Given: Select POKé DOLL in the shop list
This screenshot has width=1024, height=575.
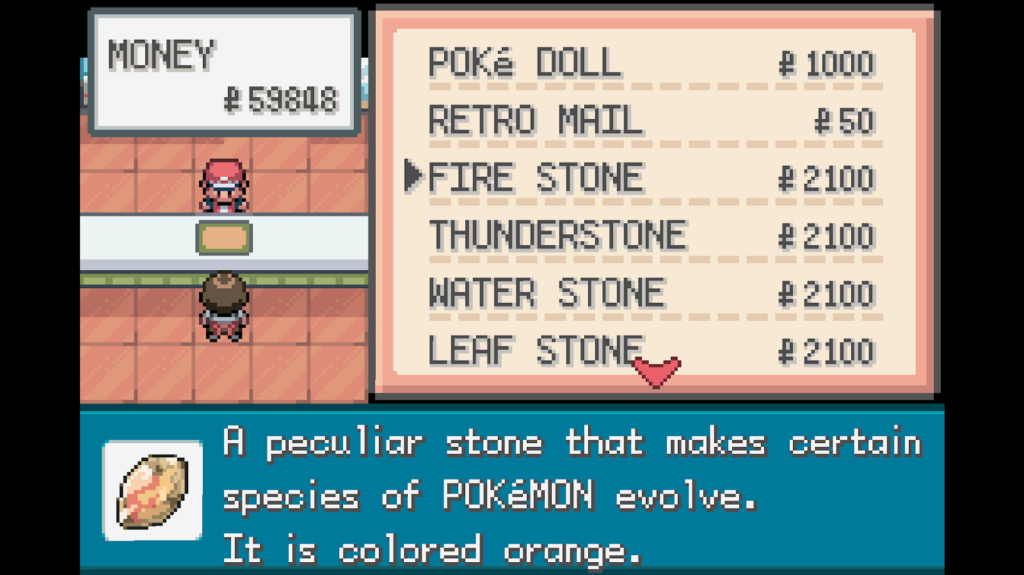Looking at the screenshot, I should click(524, 63).
